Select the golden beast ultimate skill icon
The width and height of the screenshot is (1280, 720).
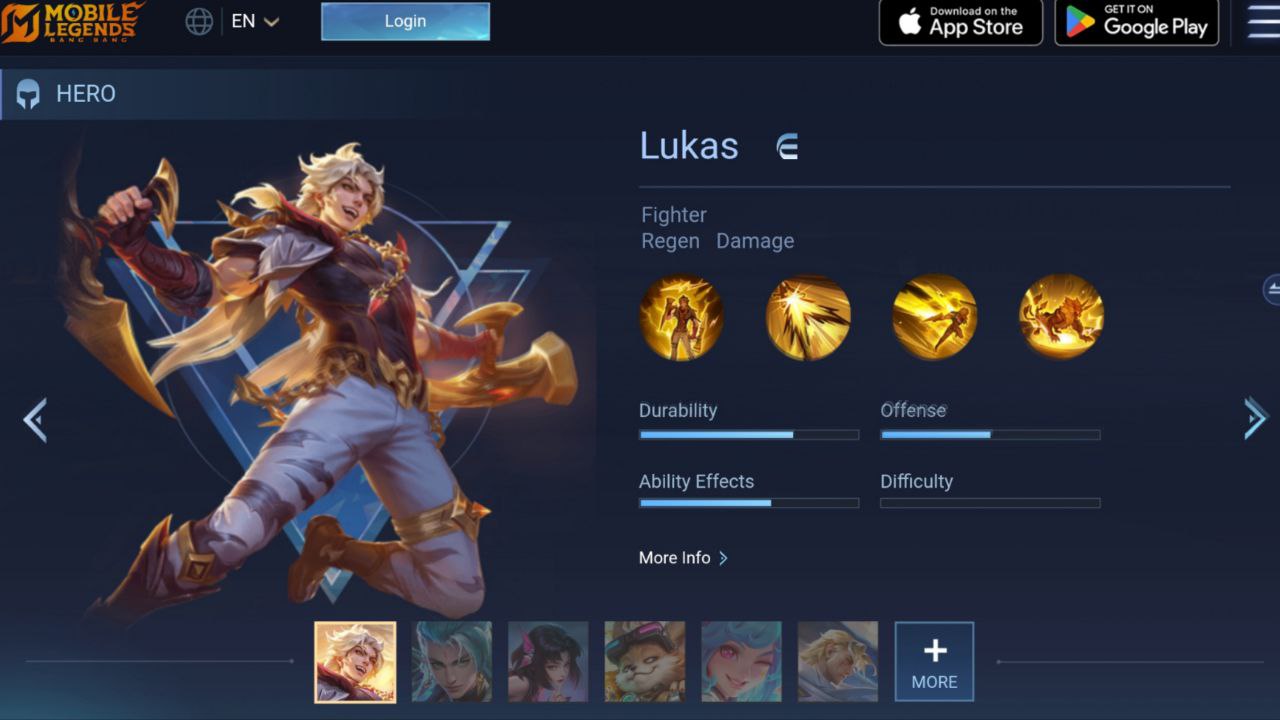[x=1061, y=317]
